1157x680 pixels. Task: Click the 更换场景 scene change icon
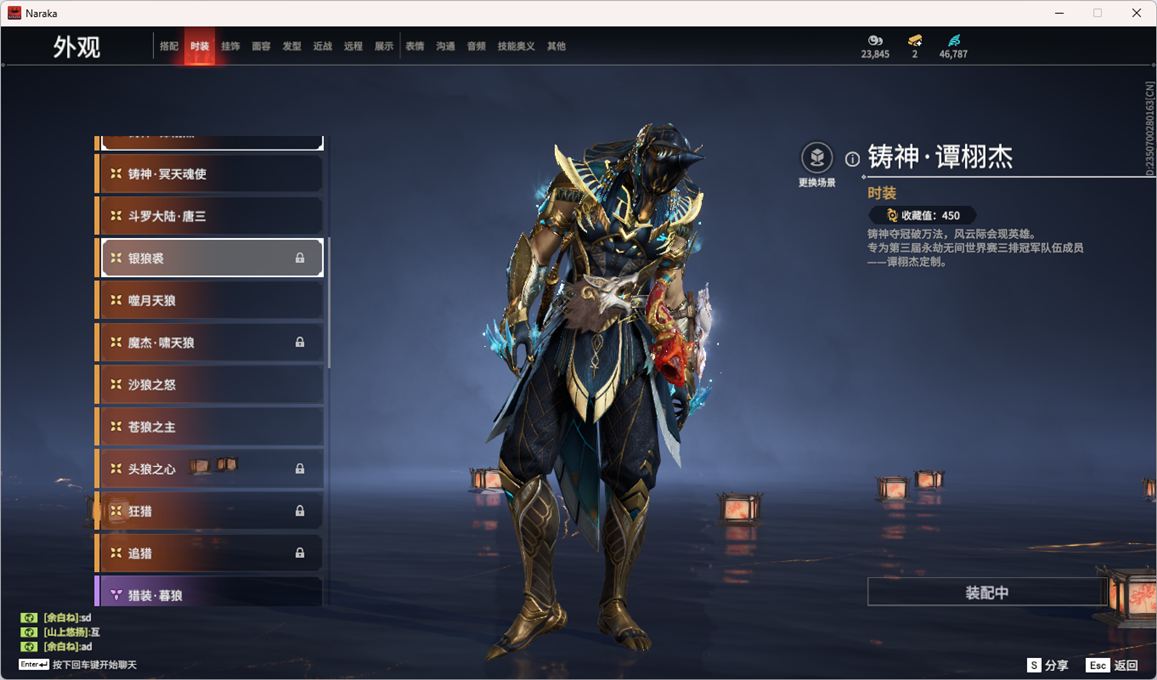[817, 158]
